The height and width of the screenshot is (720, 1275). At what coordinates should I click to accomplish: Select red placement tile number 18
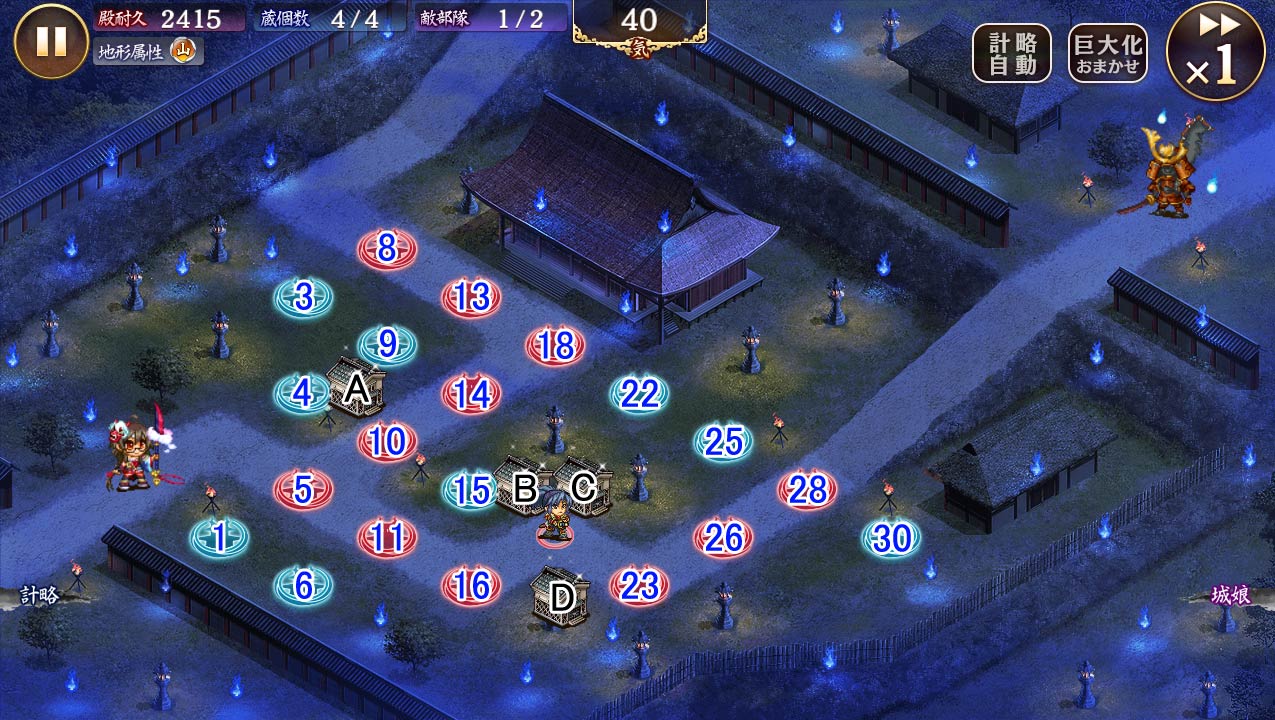pos(555,346)
